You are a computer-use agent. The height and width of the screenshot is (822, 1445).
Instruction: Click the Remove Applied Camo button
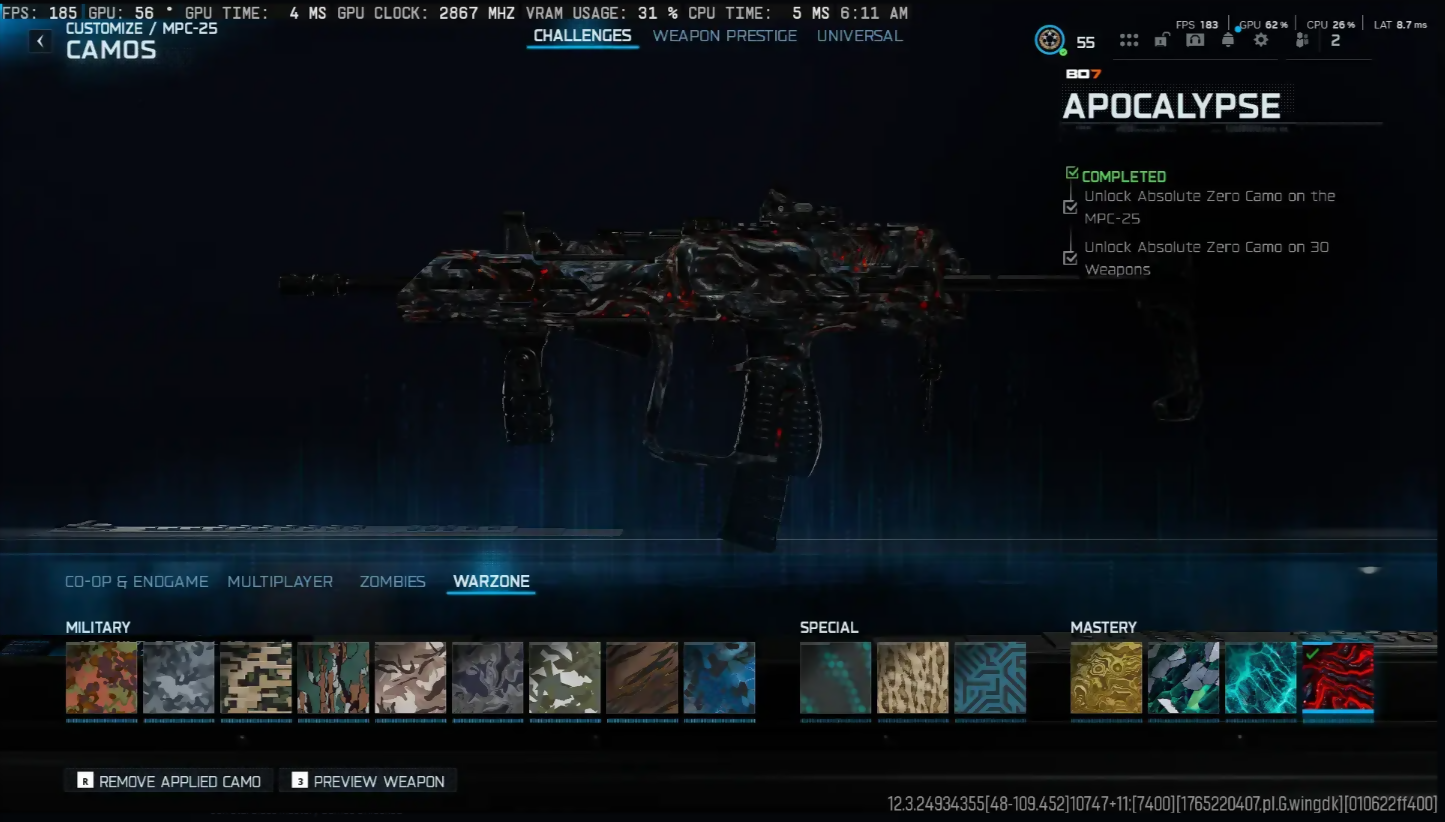coord(169,781)
